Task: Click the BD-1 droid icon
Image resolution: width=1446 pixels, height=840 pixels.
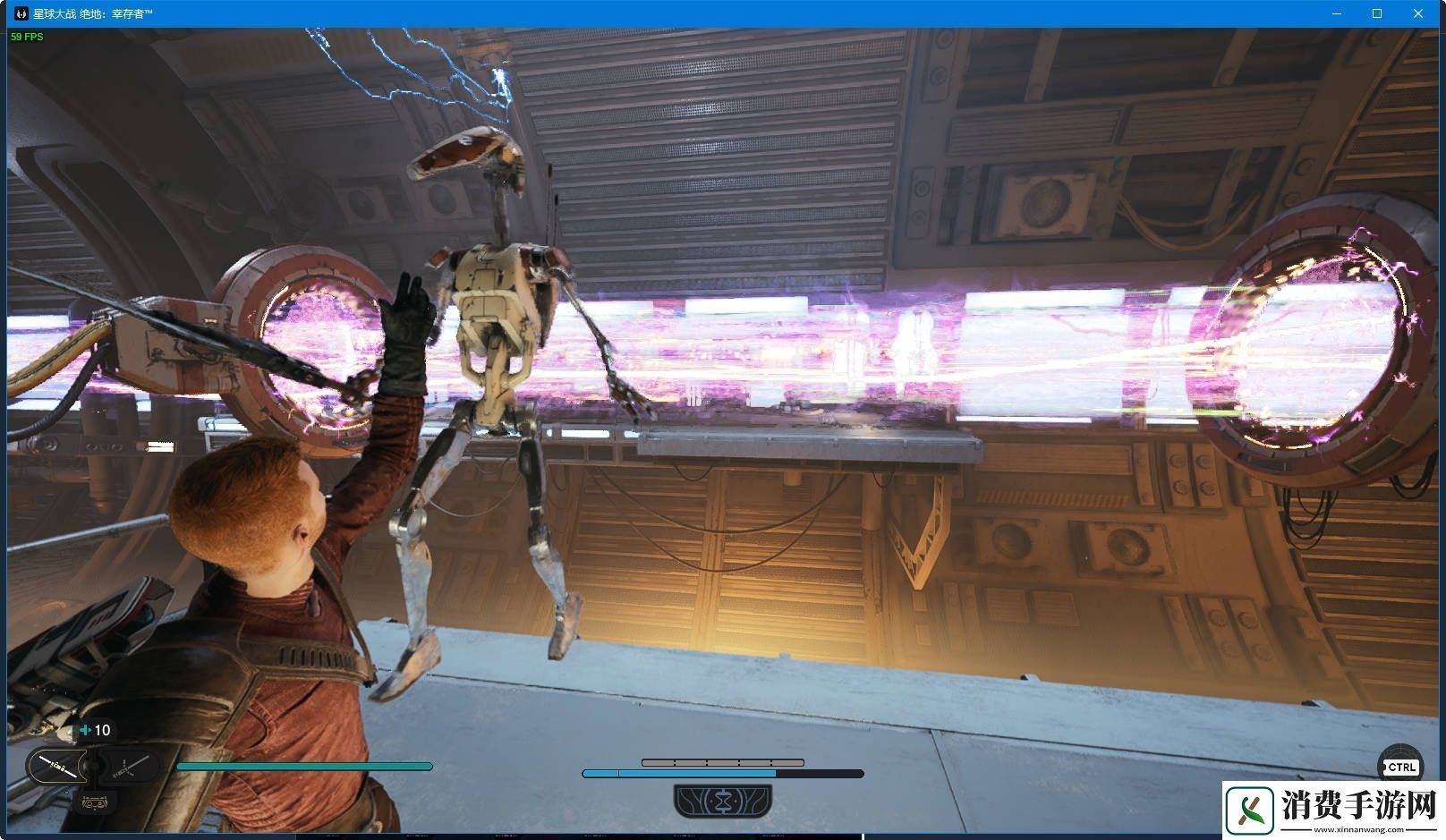Action: point(94,802)
